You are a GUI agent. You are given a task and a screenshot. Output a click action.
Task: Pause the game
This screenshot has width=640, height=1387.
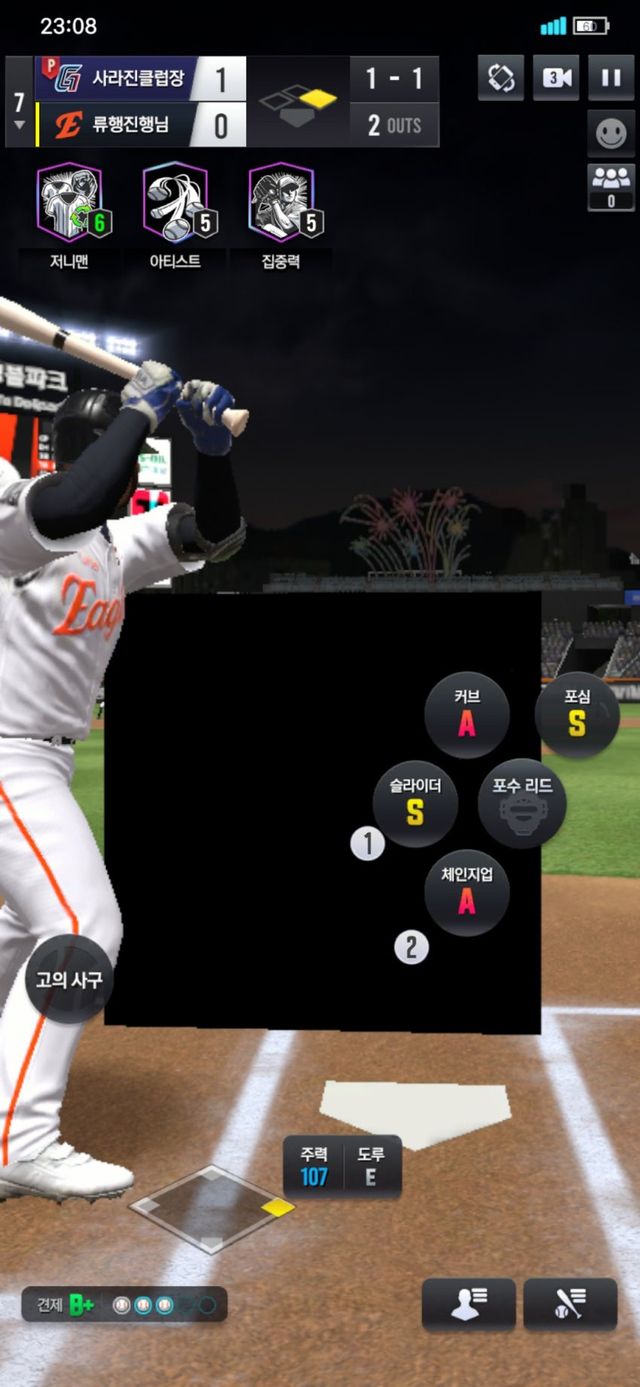(611, 78)
